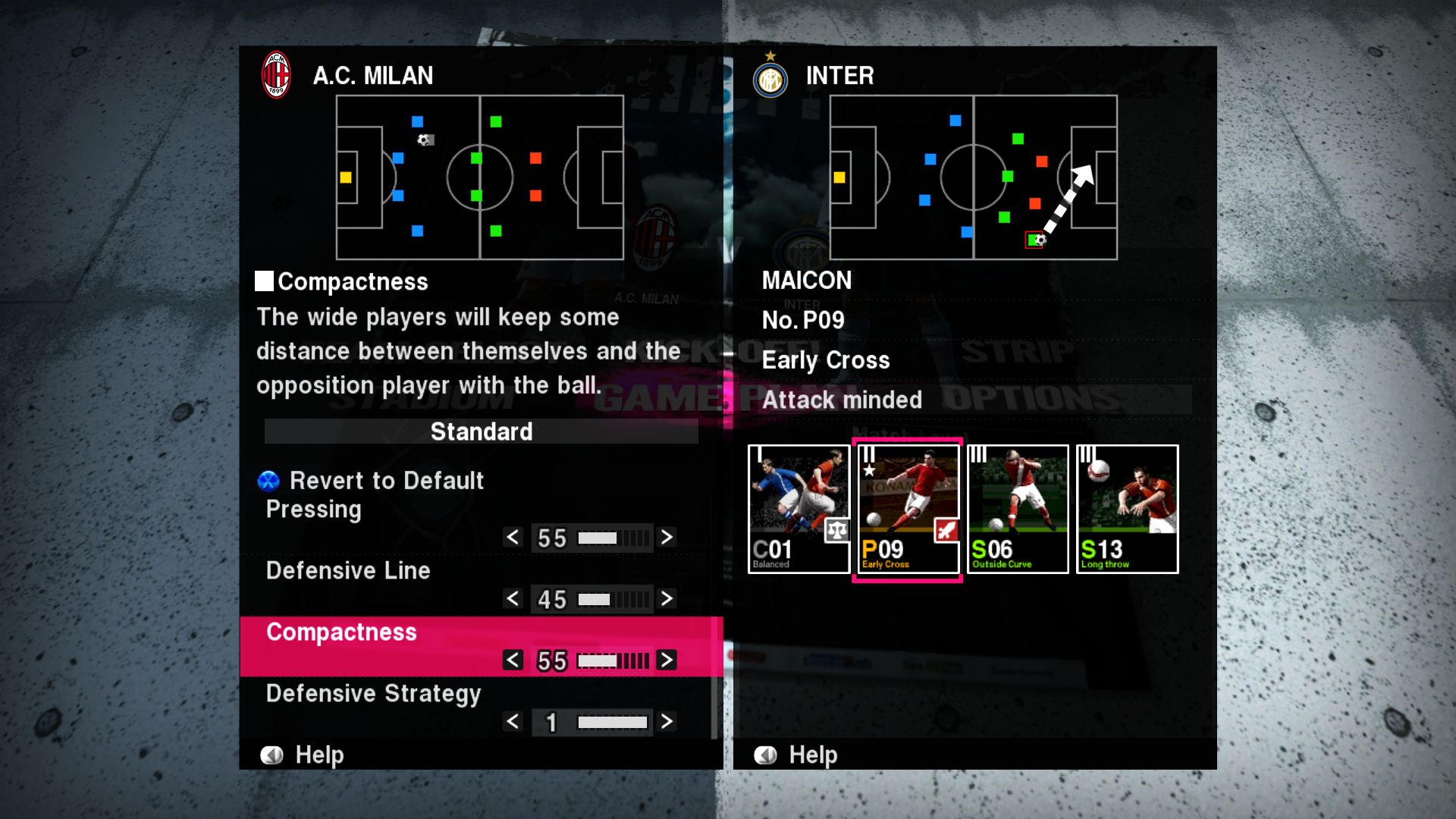Open Help on the A.C. Milan panel

[303, 755]
